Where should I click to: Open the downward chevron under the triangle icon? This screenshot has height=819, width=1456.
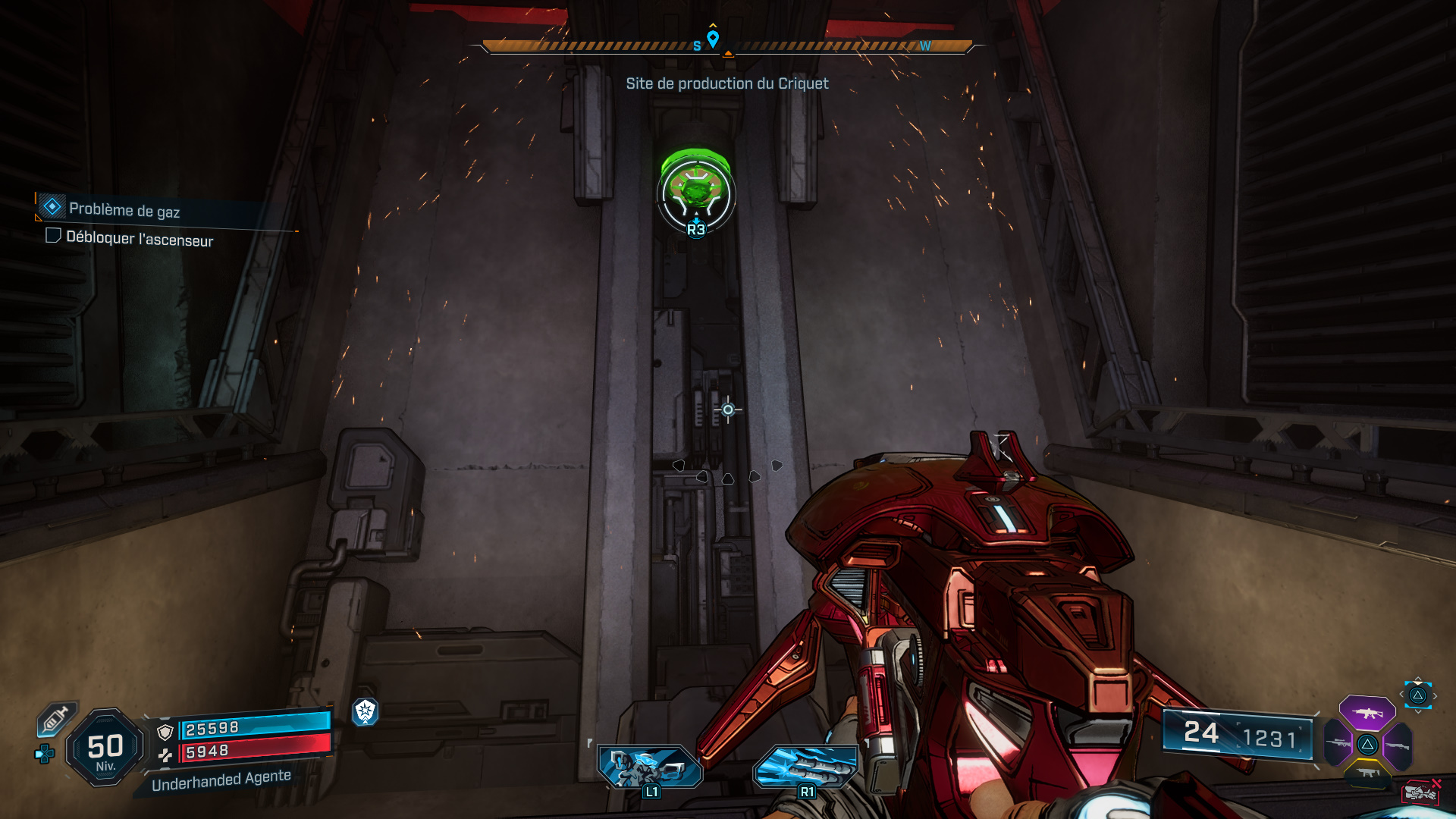1418,711
